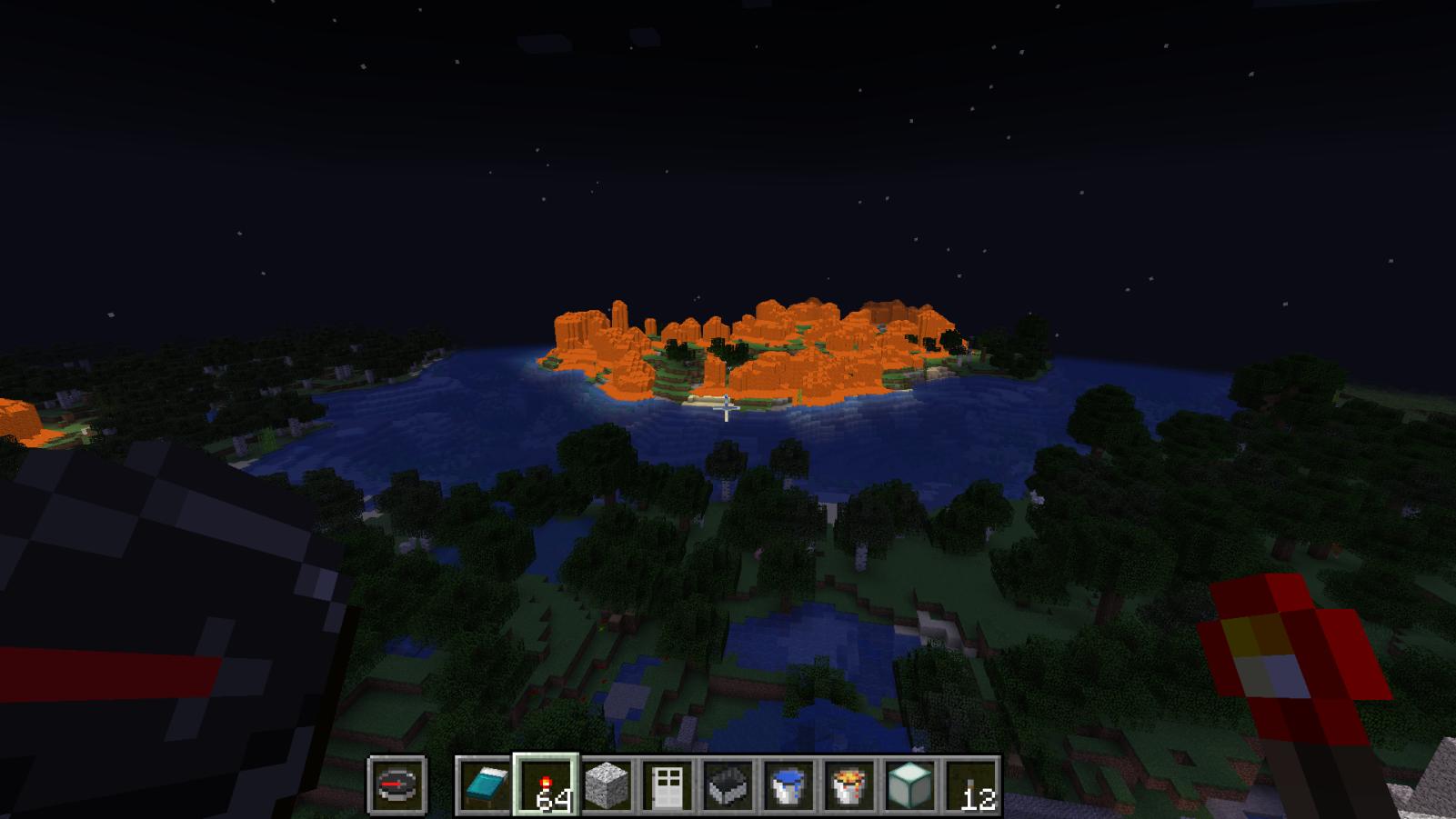Select the lava bucket slot
Viewport: 1456px width, 819px height.
coord(849,784)
